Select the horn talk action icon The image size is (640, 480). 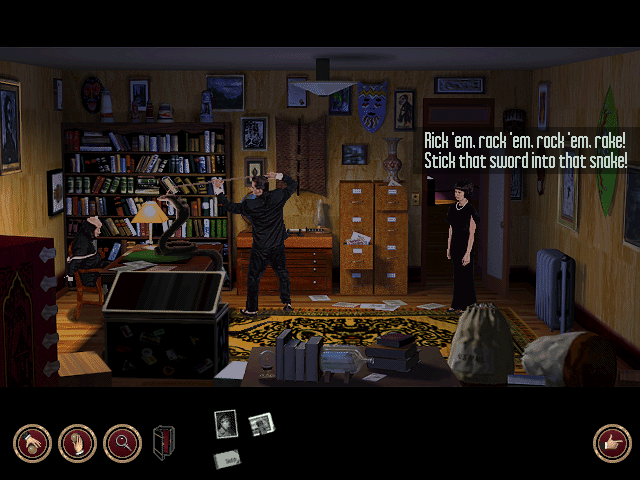(x=32, y=443)
